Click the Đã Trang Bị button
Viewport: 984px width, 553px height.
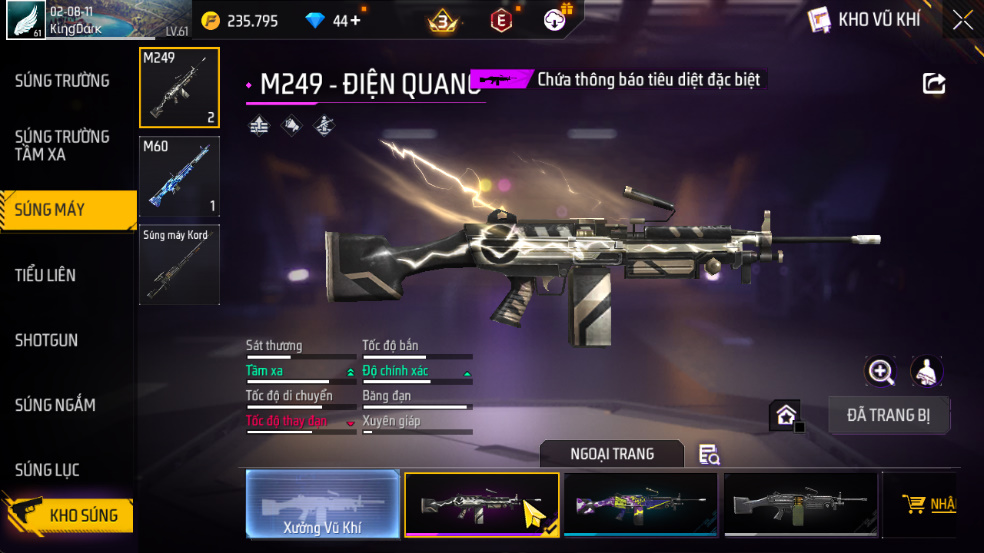point(889,415)
